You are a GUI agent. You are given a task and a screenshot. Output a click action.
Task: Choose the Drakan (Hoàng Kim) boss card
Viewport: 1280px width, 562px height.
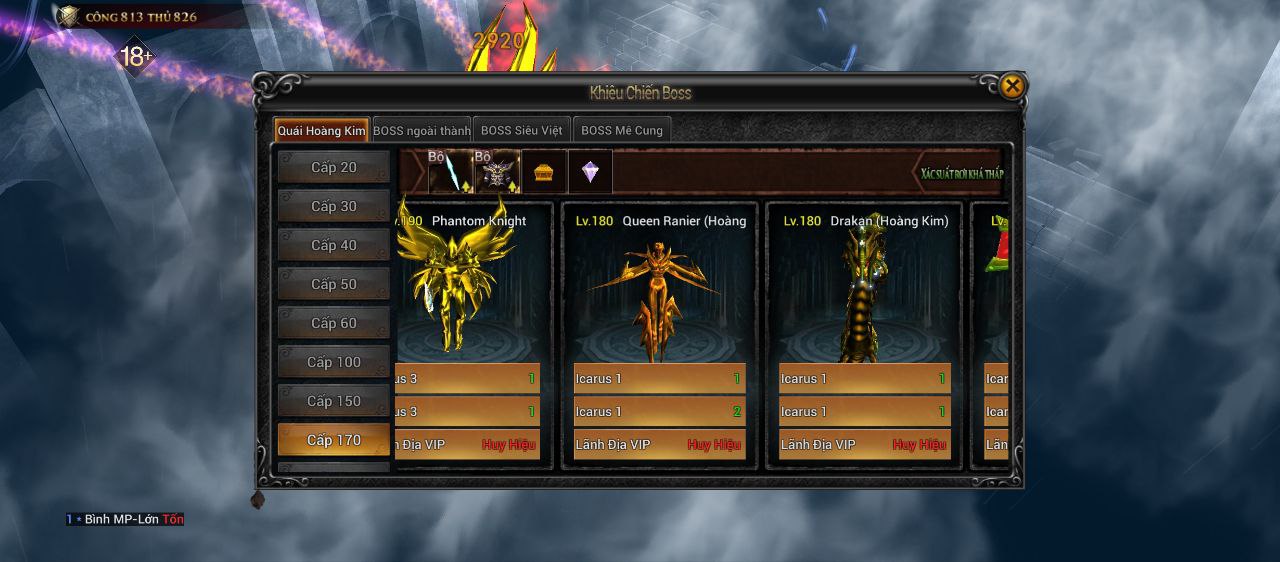click(x=864, y=290)
